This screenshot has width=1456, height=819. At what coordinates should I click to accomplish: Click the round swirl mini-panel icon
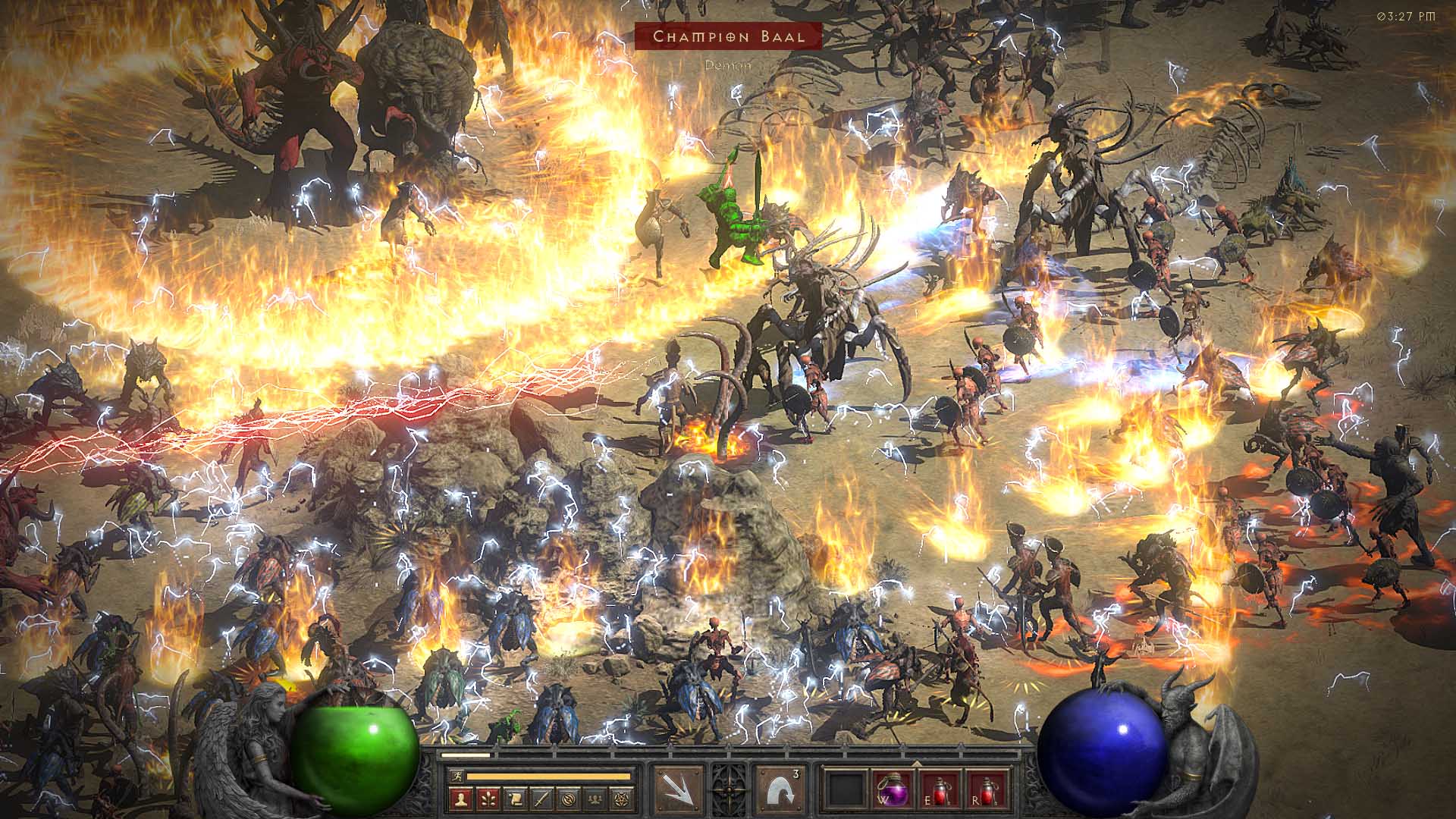pos(570,798)
